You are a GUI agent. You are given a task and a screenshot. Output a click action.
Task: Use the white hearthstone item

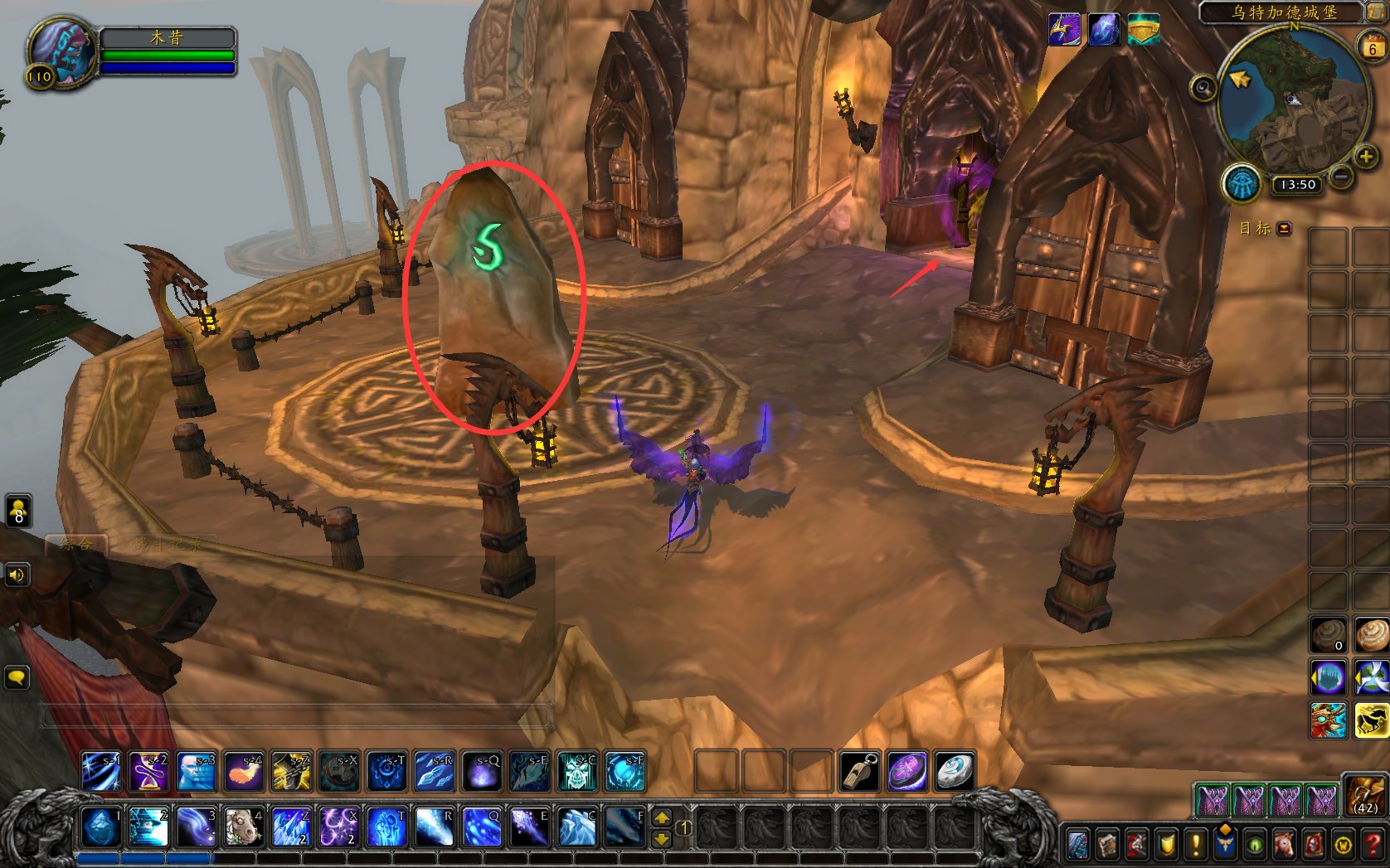(x=955, y=771)
